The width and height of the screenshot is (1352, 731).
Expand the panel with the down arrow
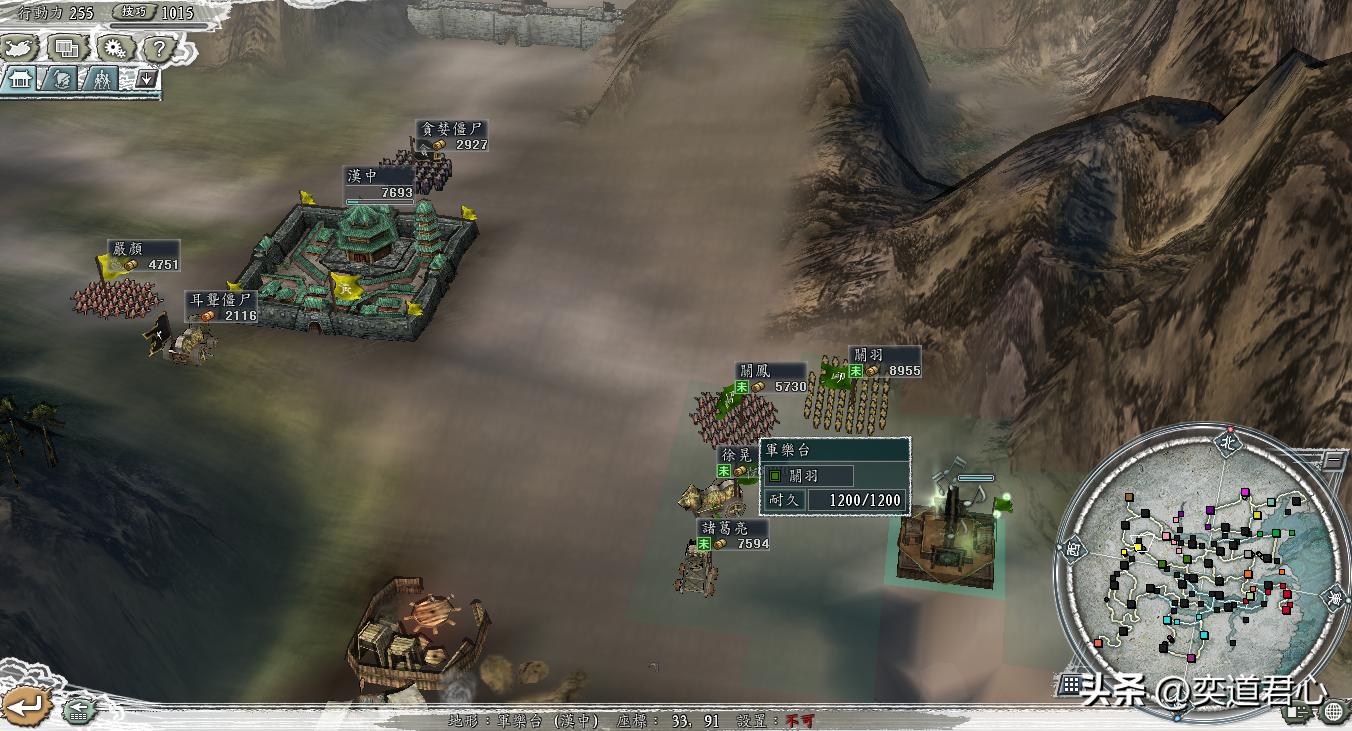coord(146,78)
